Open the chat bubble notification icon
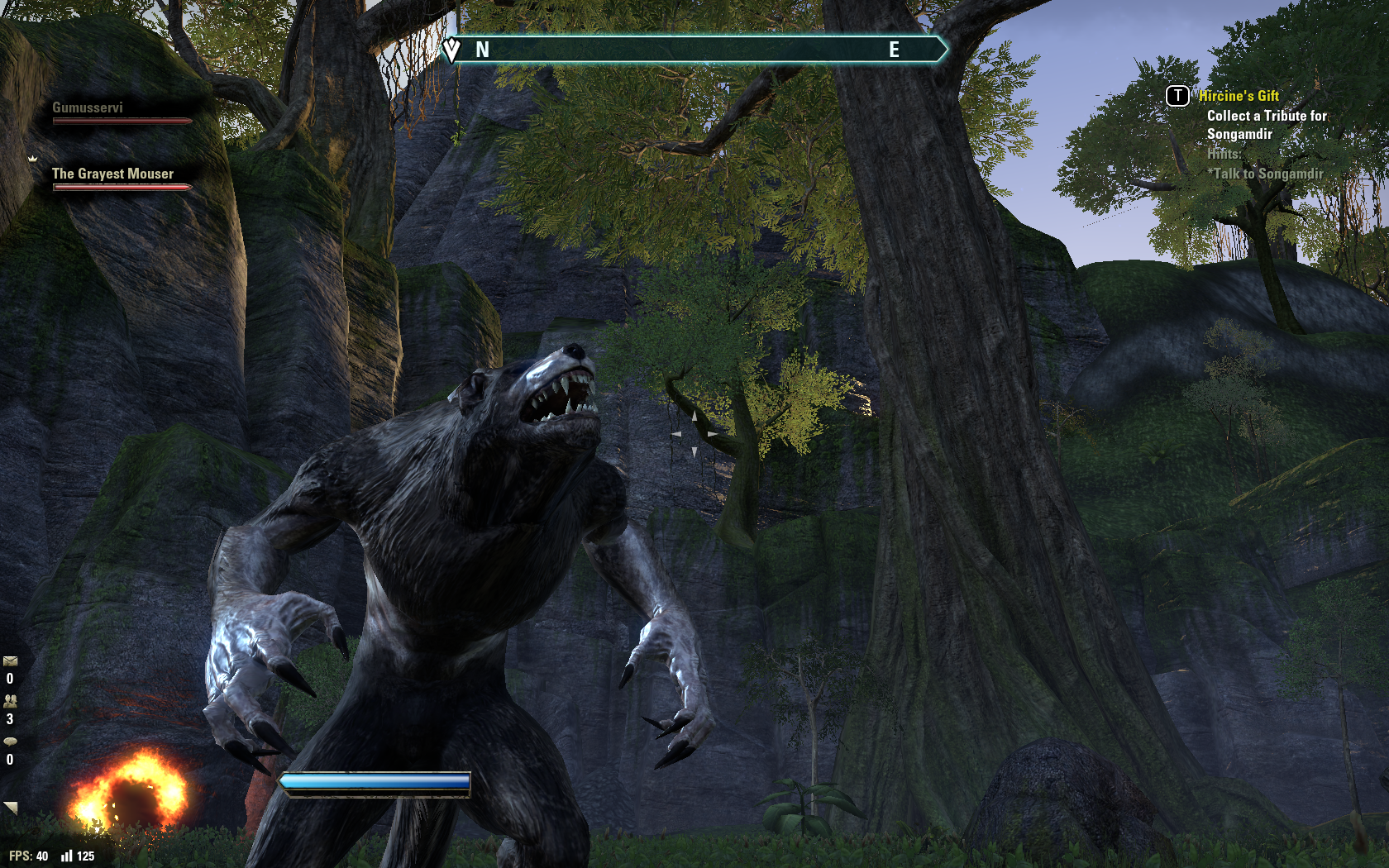The image size is (1389, 868). click(x=10, y=742)
